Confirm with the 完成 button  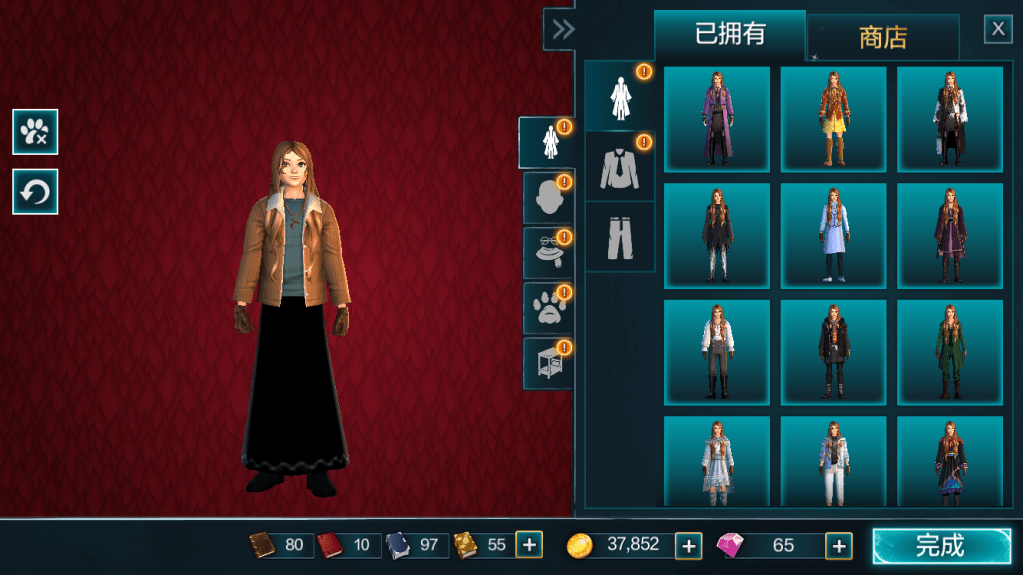point(941,545)
